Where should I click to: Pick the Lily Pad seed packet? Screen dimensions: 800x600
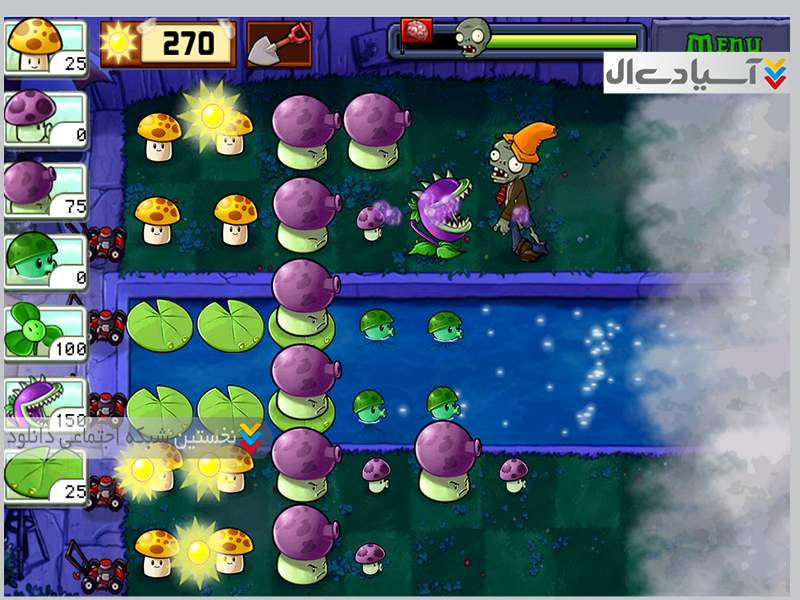(x=46, y=474)
